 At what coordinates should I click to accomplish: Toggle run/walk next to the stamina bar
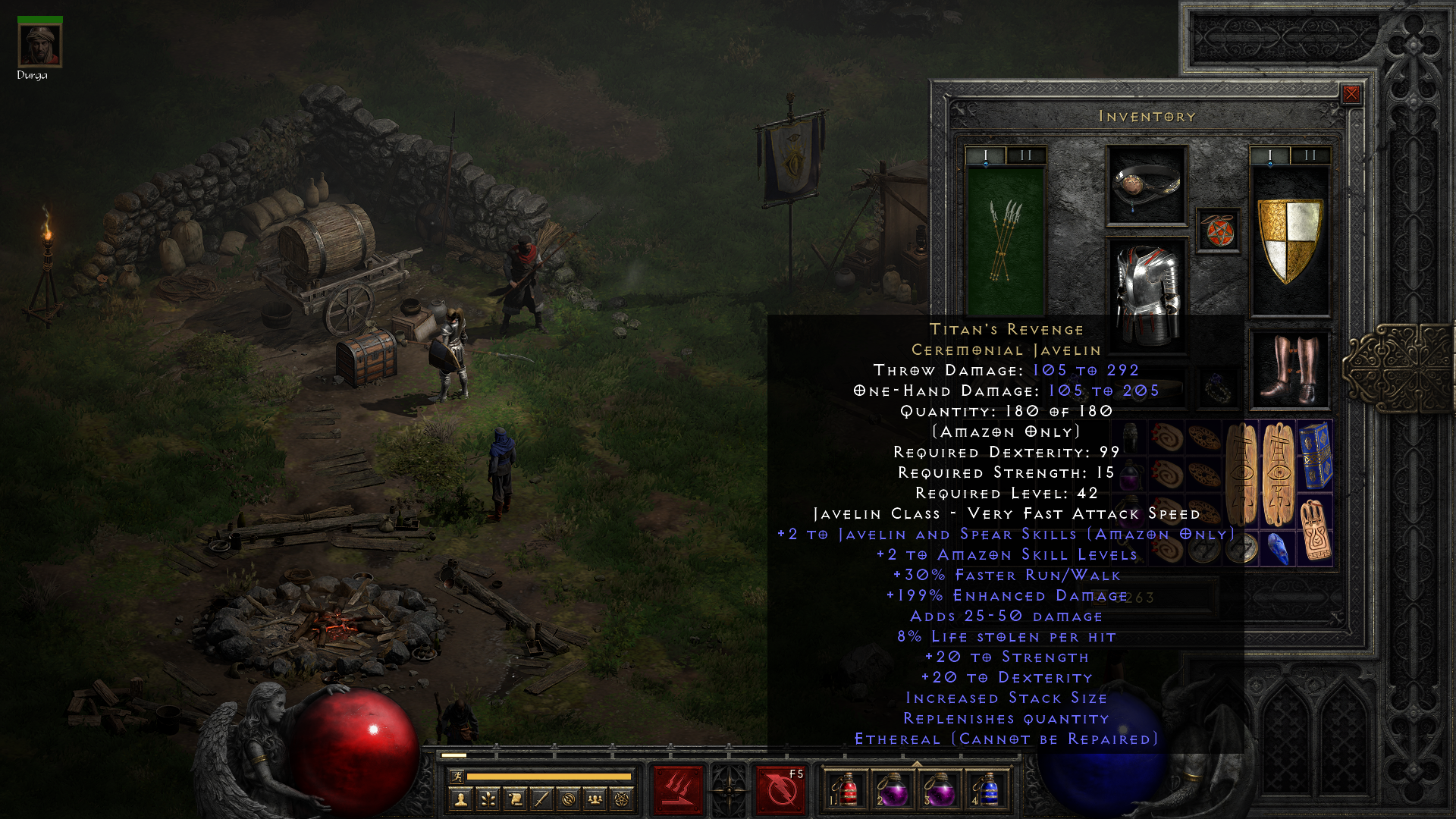point(457,778)
